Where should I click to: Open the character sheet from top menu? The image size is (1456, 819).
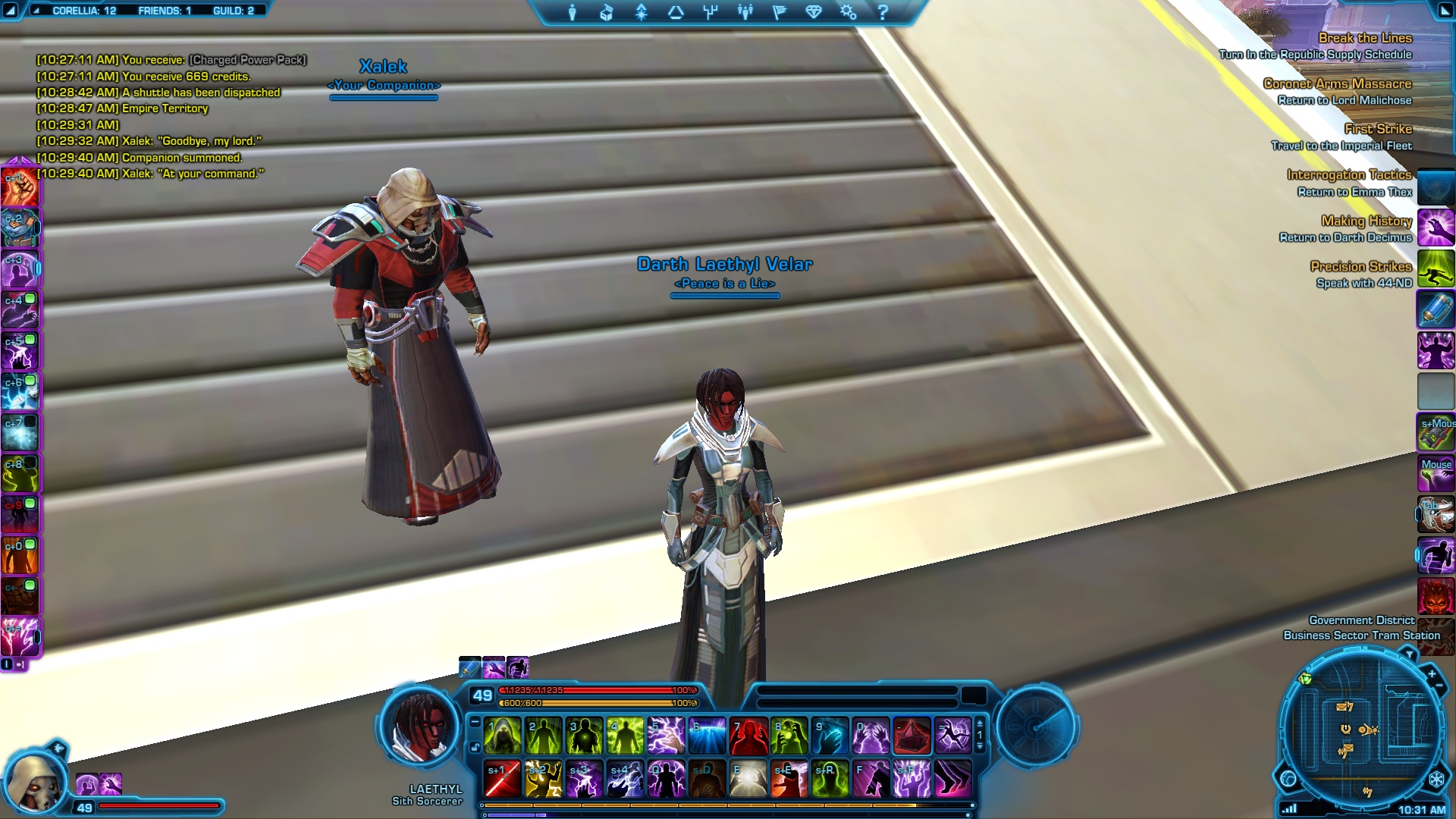click(573, 12)
